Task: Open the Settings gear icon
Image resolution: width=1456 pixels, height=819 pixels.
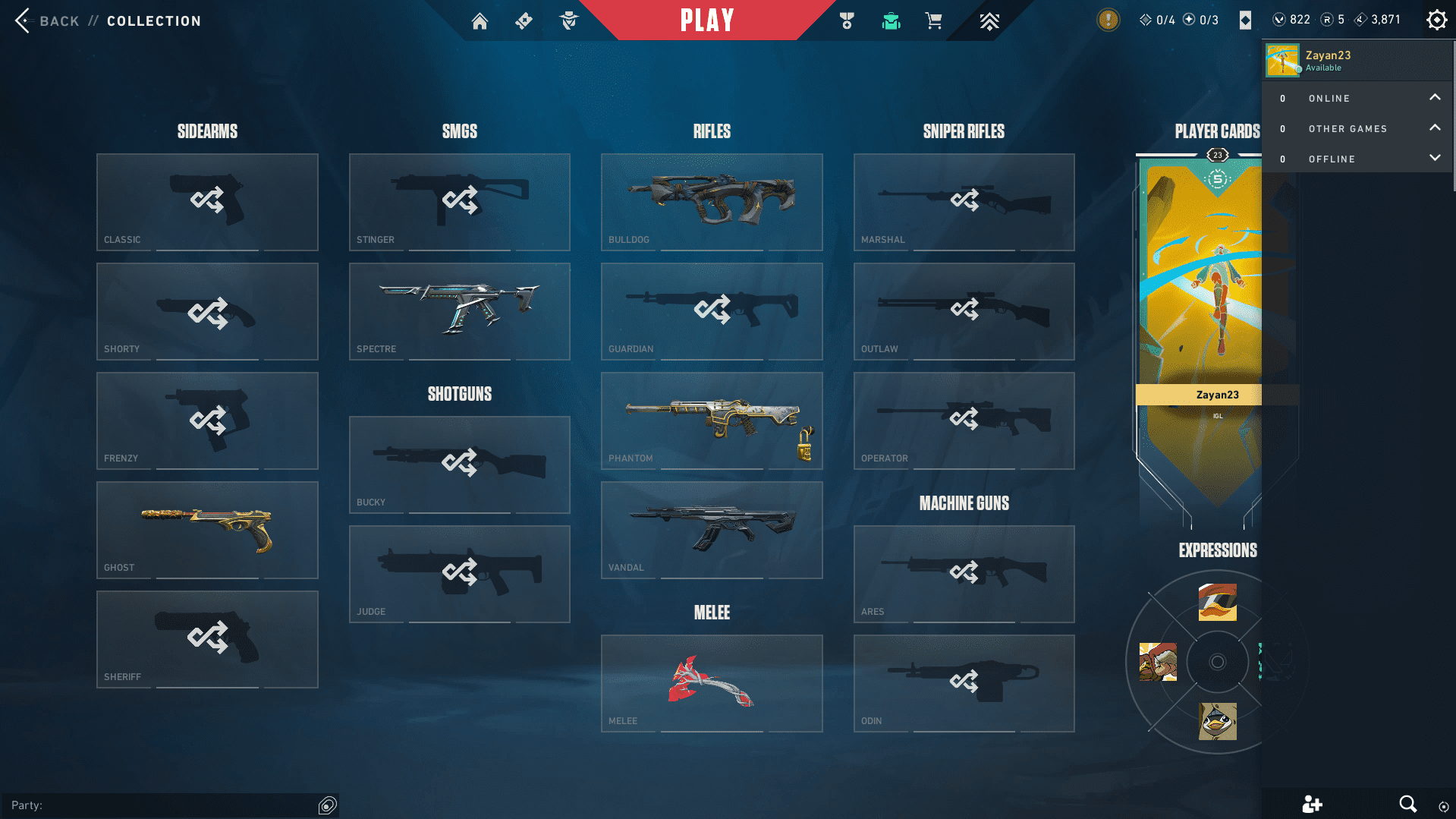Action: (1436, 20)
